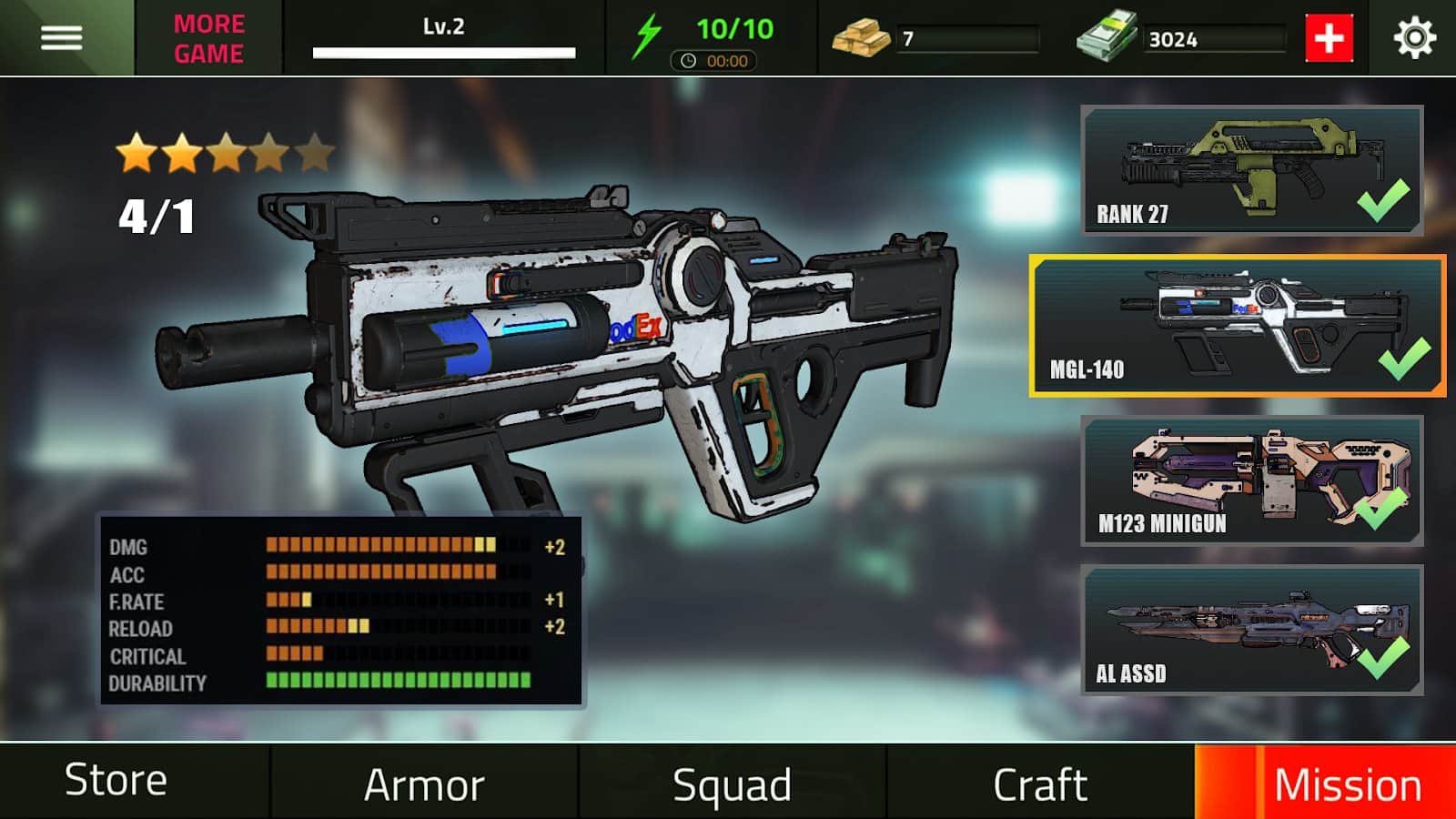Select the Rank 27 weapon tile
This screenshot has width=1456, height=819.
(x=1251, y=170)
